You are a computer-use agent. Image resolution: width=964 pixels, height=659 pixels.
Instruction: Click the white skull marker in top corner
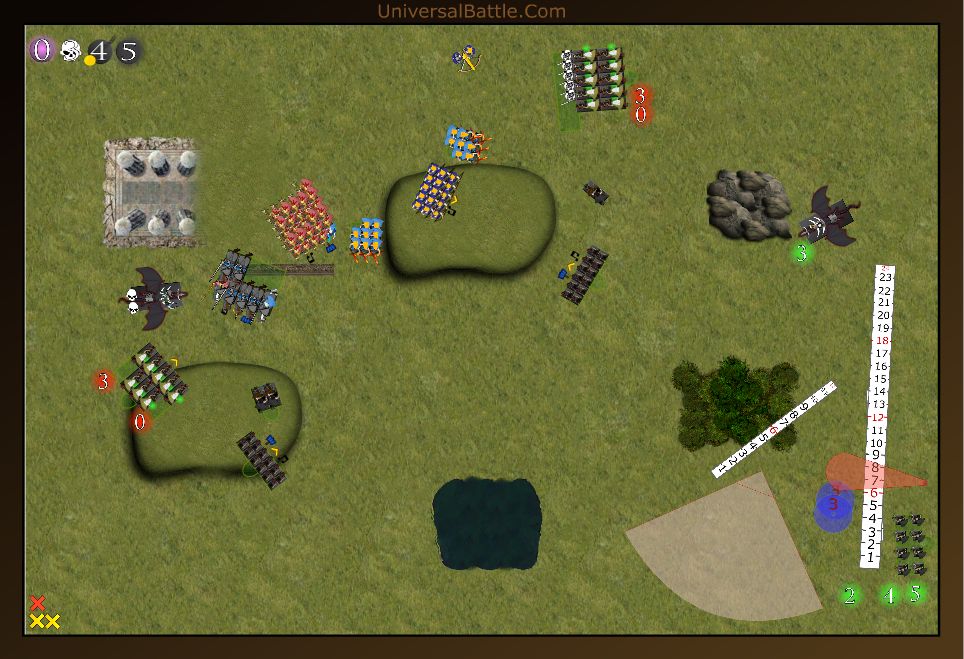tap(70, 50)
